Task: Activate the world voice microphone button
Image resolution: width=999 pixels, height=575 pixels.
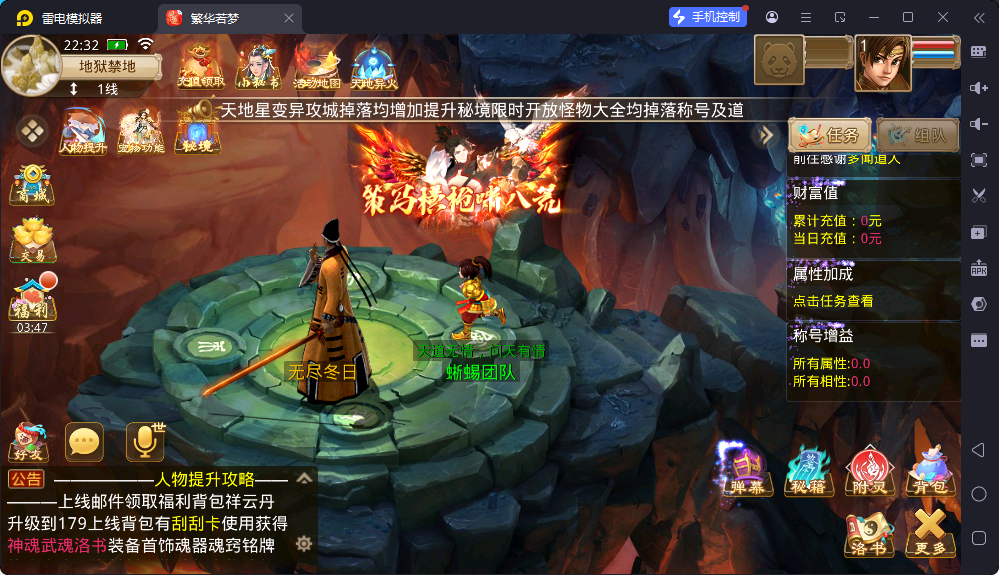Action: click(x=144, y=442)
